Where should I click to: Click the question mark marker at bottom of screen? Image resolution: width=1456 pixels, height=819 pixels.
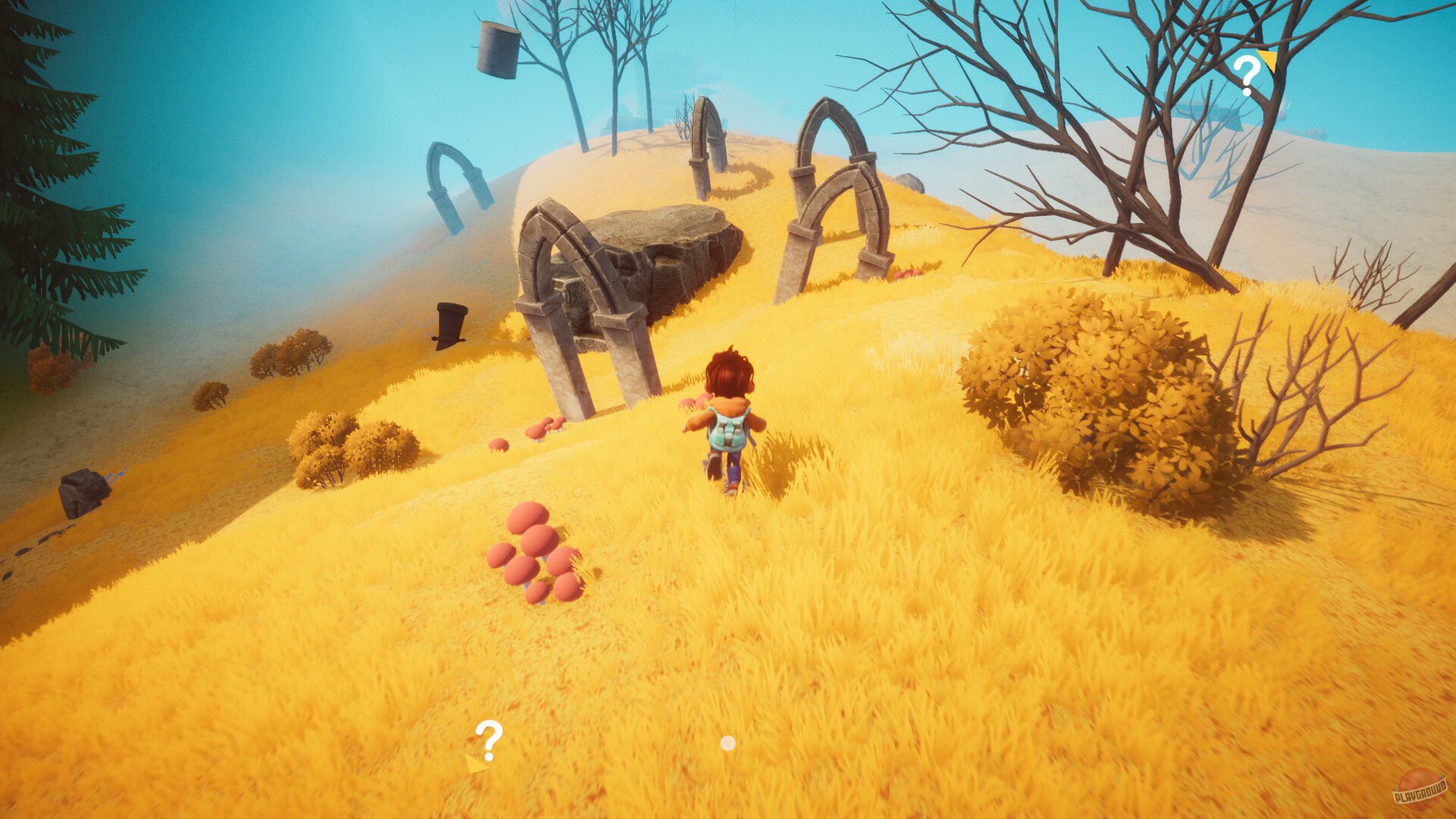point(489,735)
